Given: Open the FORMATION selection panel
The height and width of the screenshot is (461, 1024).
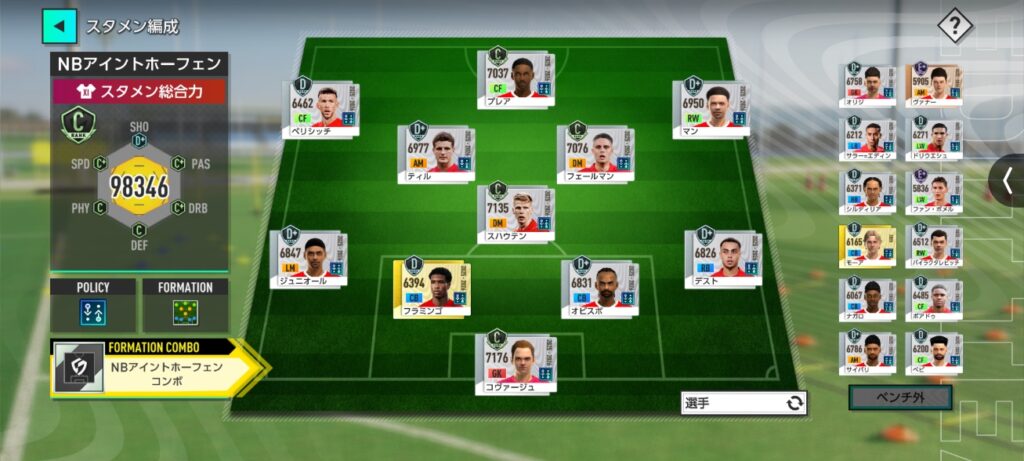Looking at the screenshot, I should (185, 305).
